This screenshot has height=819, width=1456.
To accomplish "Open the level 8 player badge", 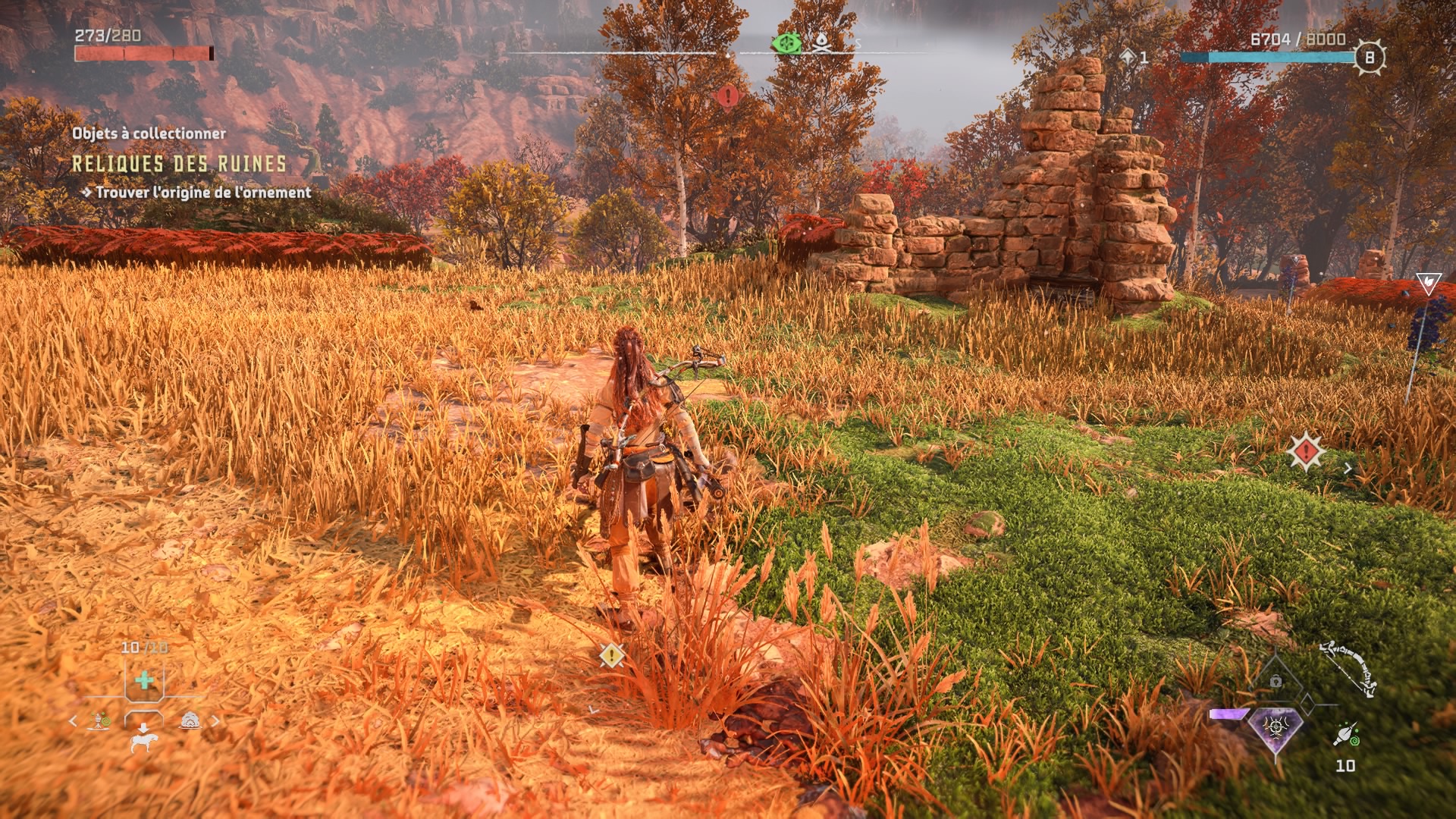I will click(x=1369, y=58).
